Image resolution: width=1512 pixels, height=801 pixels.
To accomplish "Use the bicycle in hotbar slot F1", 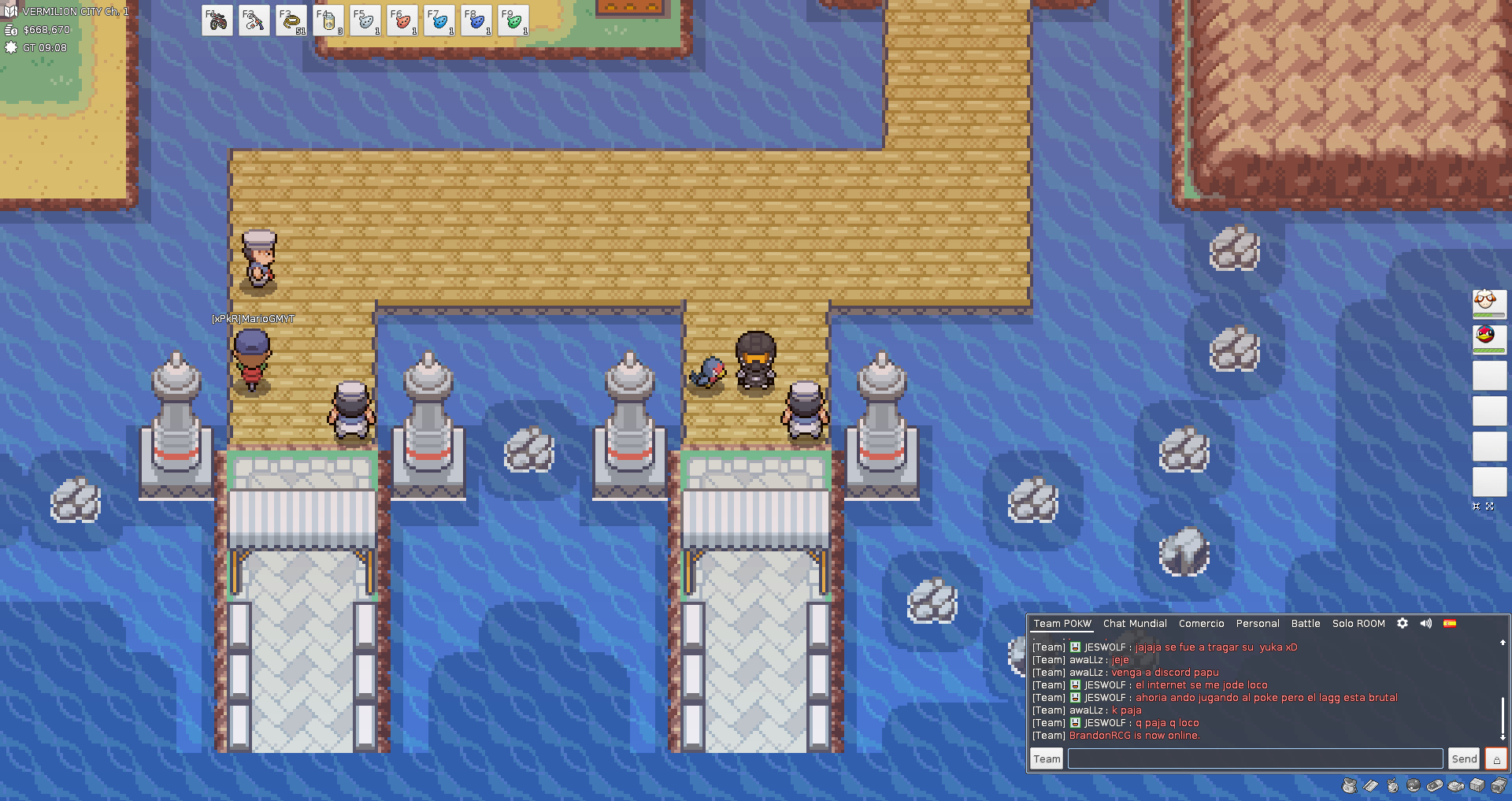I will (217, 20).
